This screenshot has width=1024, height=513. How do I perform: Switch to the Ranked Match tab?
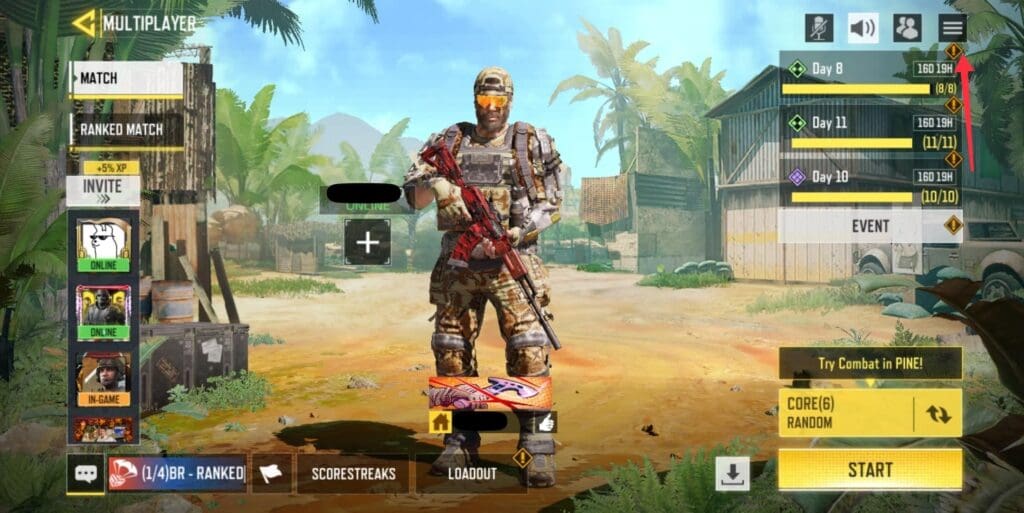coord(126,130)
